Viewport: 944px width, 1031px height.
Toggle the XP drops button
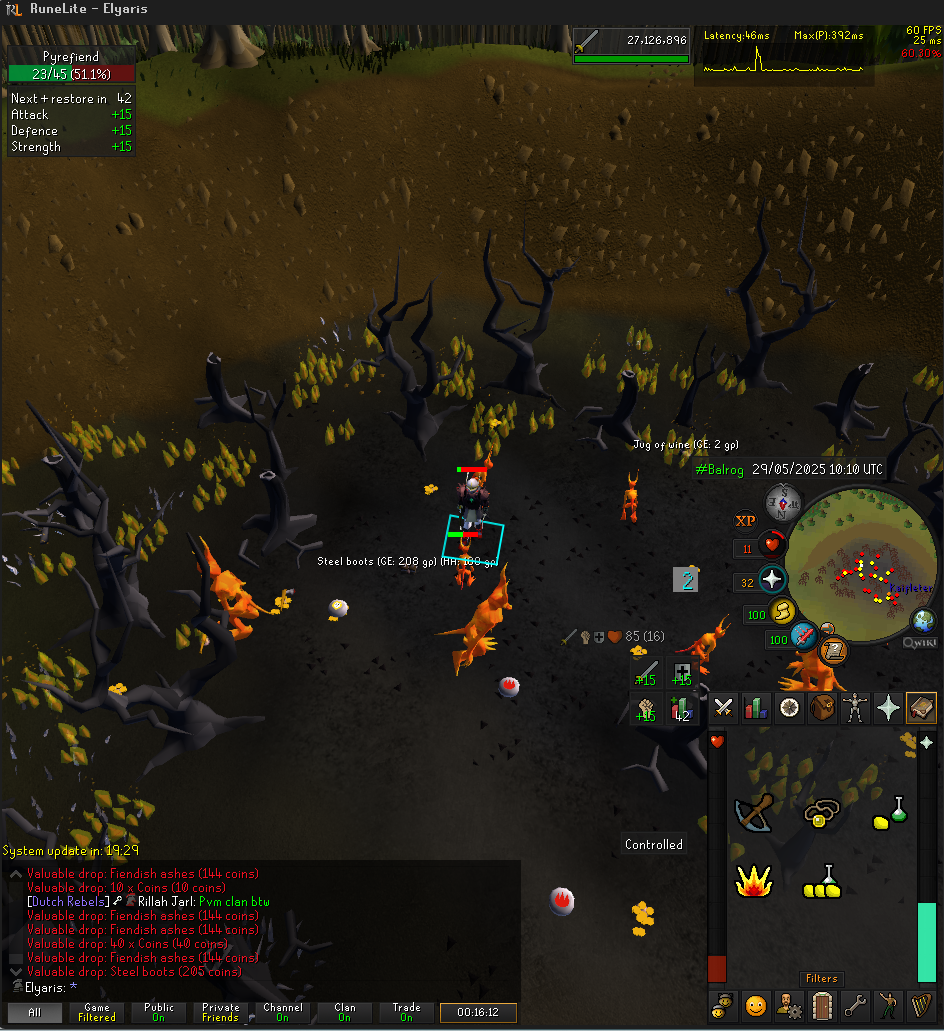[745, 520]
